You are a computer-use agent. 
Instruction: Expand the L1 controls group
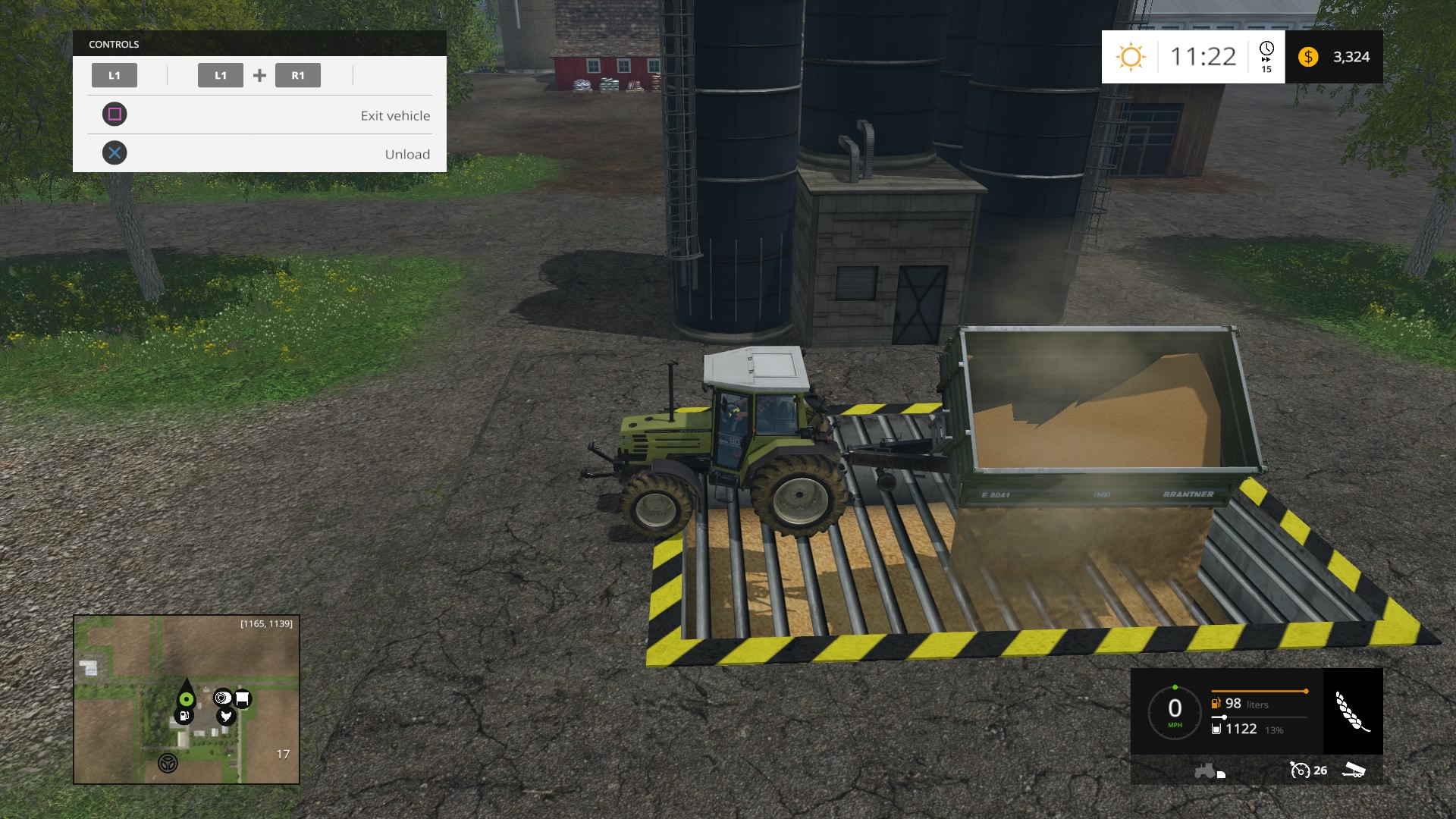tap(115, 75)
